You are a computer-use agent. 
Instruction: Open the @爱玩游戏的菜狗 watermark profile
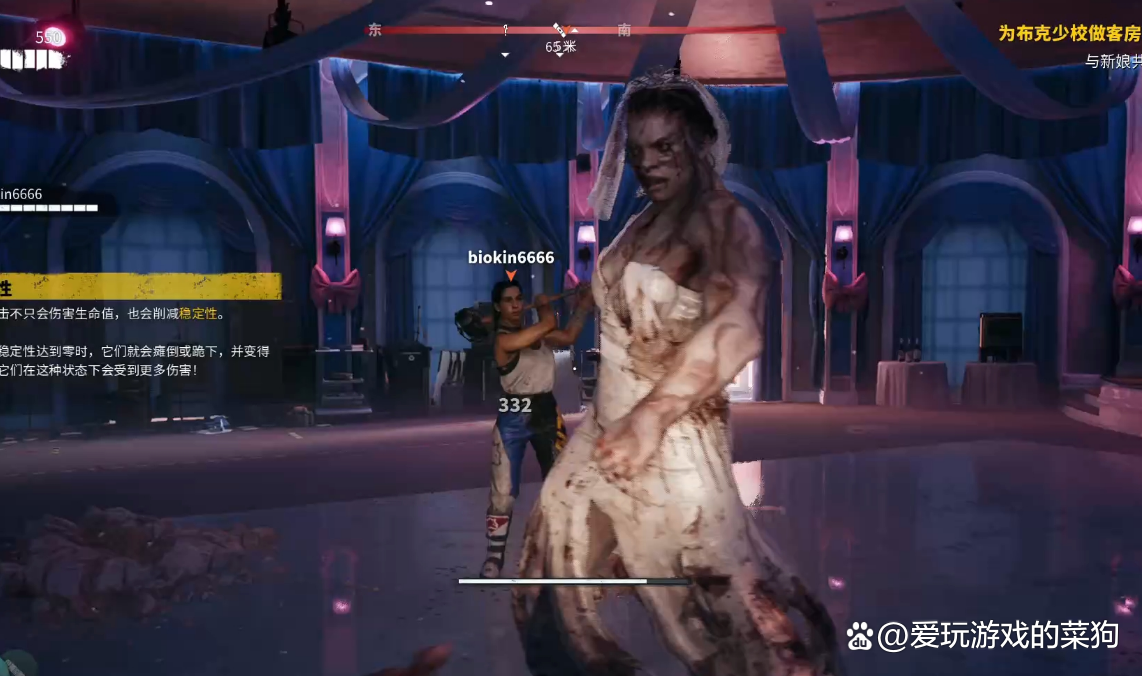983,634
